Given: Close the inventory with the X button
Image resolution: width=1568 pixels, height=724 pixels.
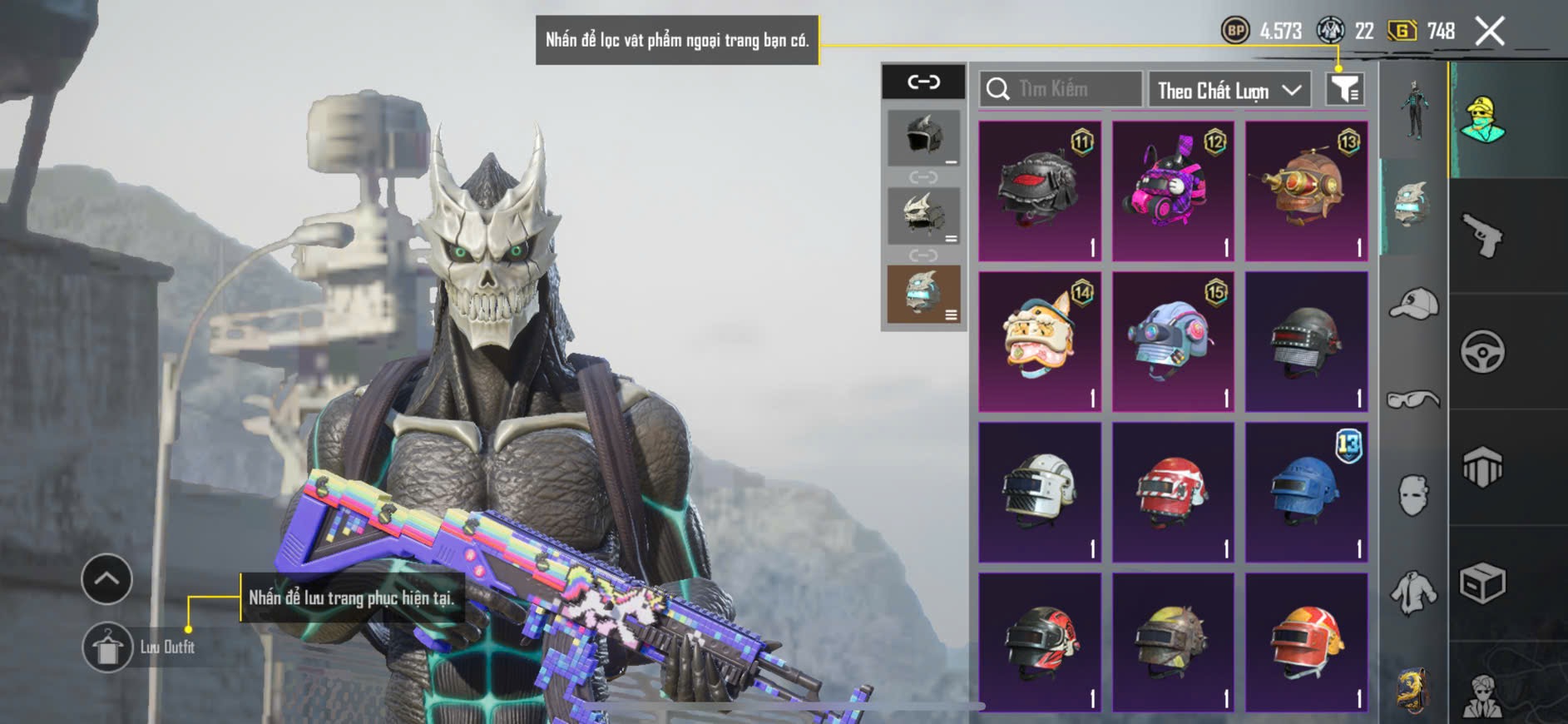Looking at the screenshot, I should tap(1490, 32).
